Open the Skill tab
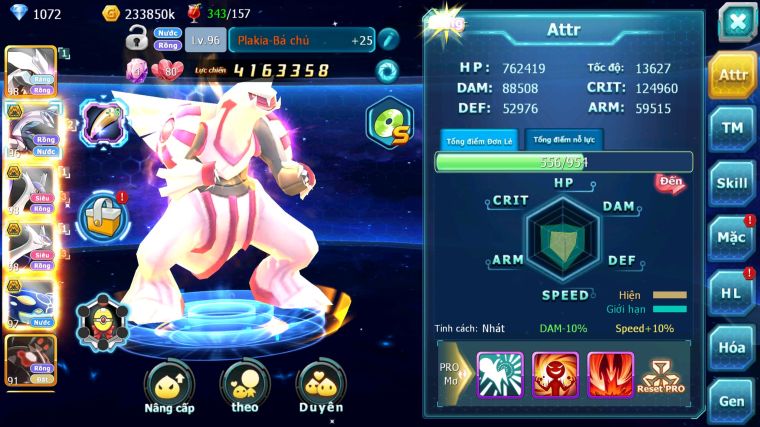760x427 pixels. (x=732, y=183)
